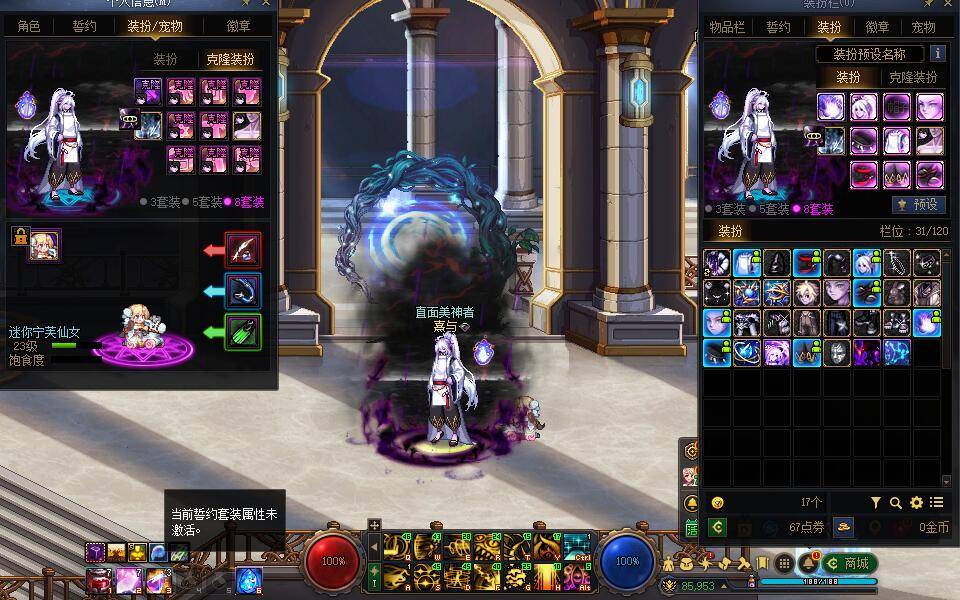Click the 预设 preset button
This screenshot has width=960, height=600.
[x=918, y=204]
